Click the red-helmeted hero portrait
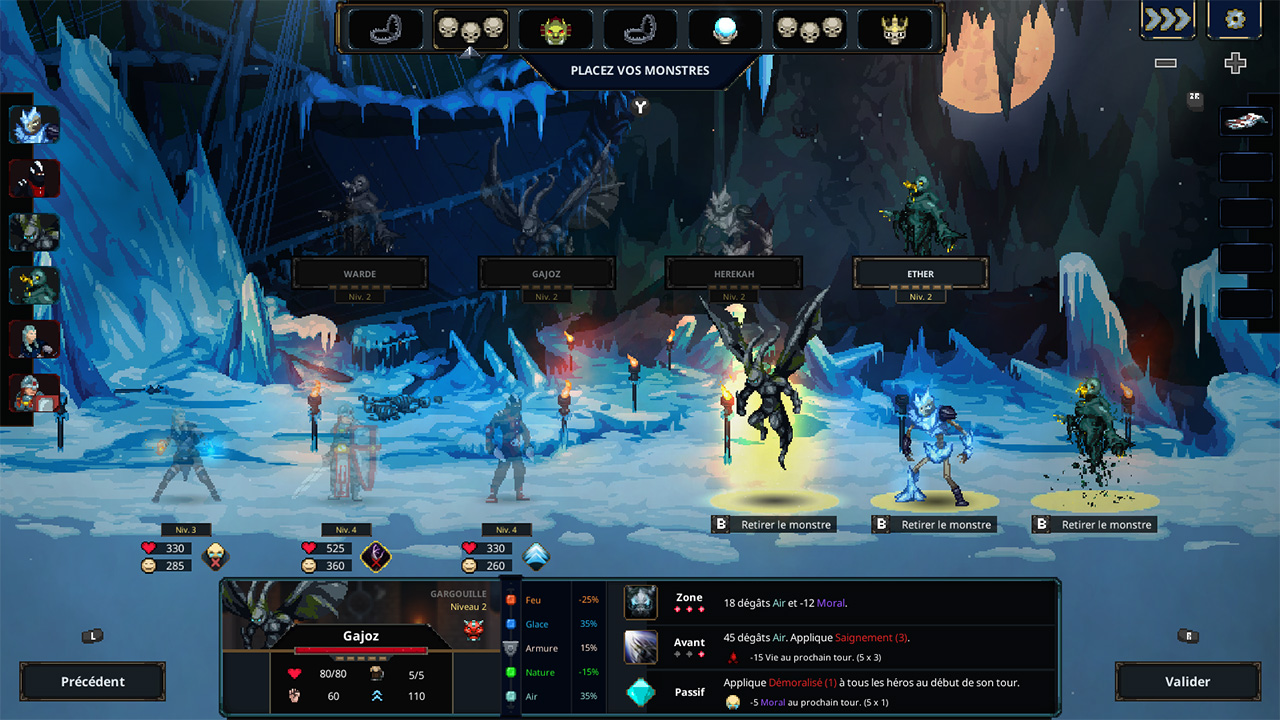The height and width of the screenshot is (720, 1280). 34,393
